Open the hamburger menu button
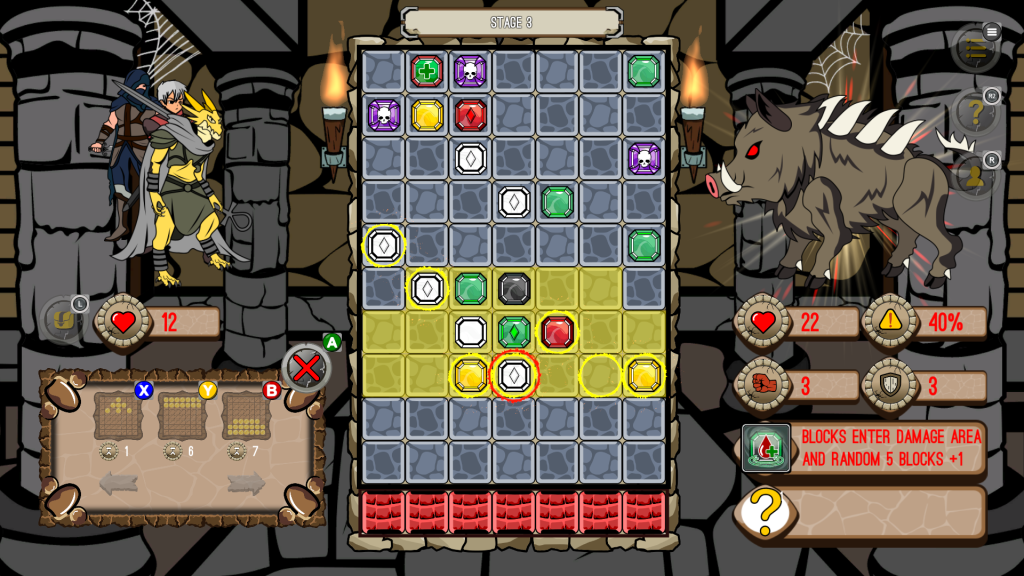 pos(976,47)
